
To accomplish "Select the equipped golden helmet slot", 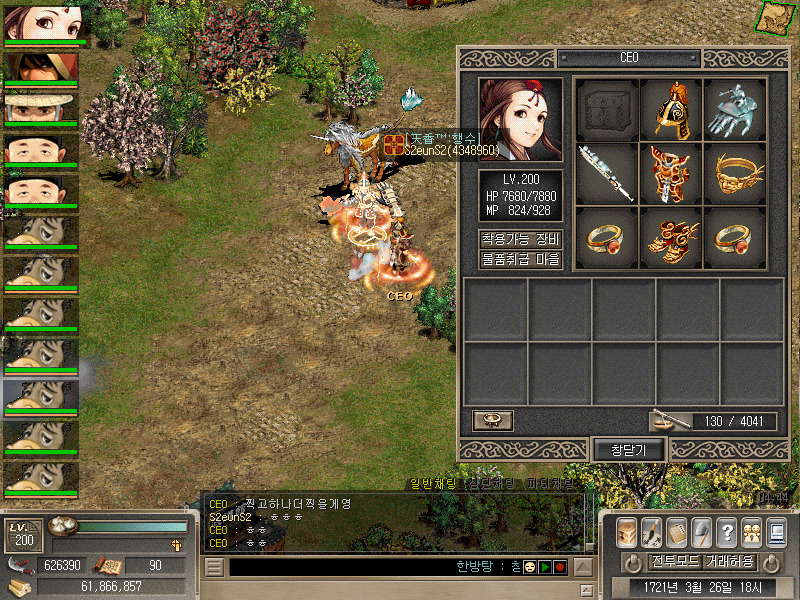I will point(671,110).
